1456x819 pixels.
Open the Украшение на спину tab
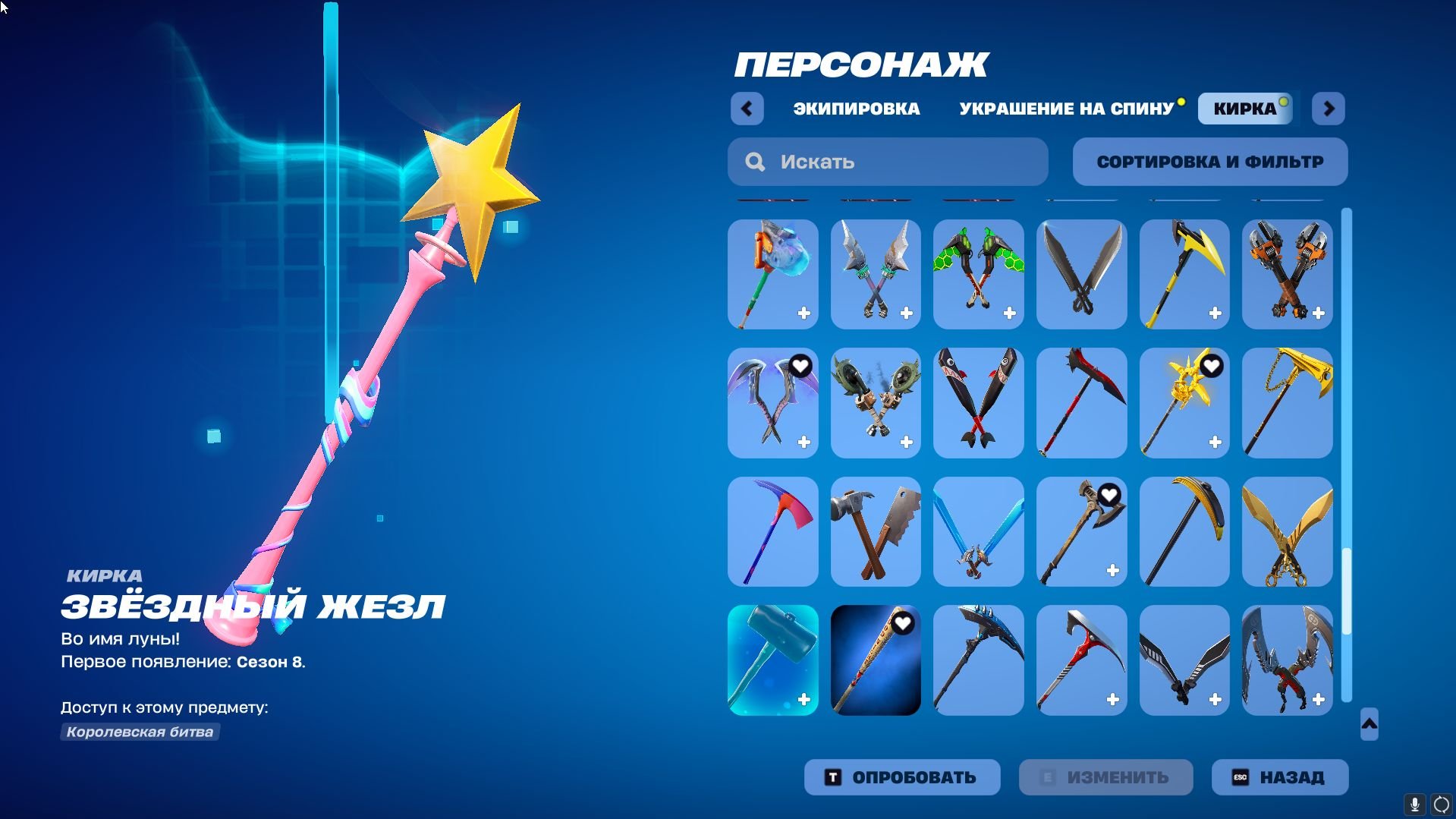(1065, 108)
